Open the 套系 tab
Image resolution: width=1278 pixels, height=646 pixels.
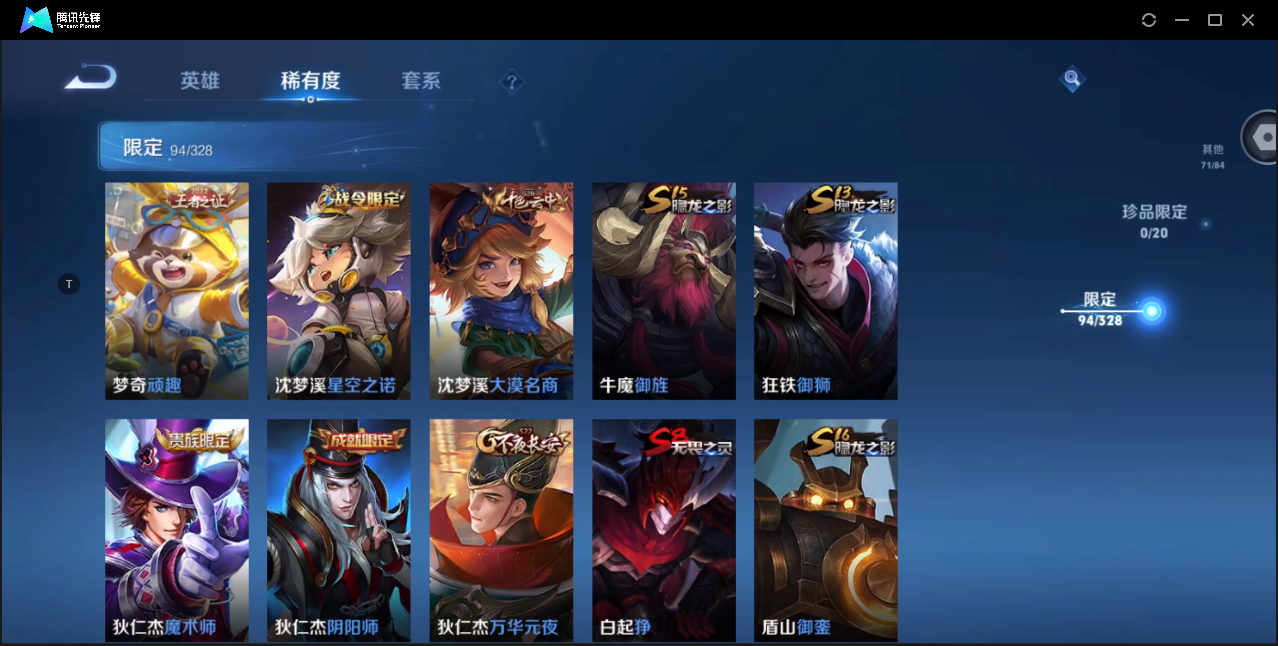click(421, 81)
